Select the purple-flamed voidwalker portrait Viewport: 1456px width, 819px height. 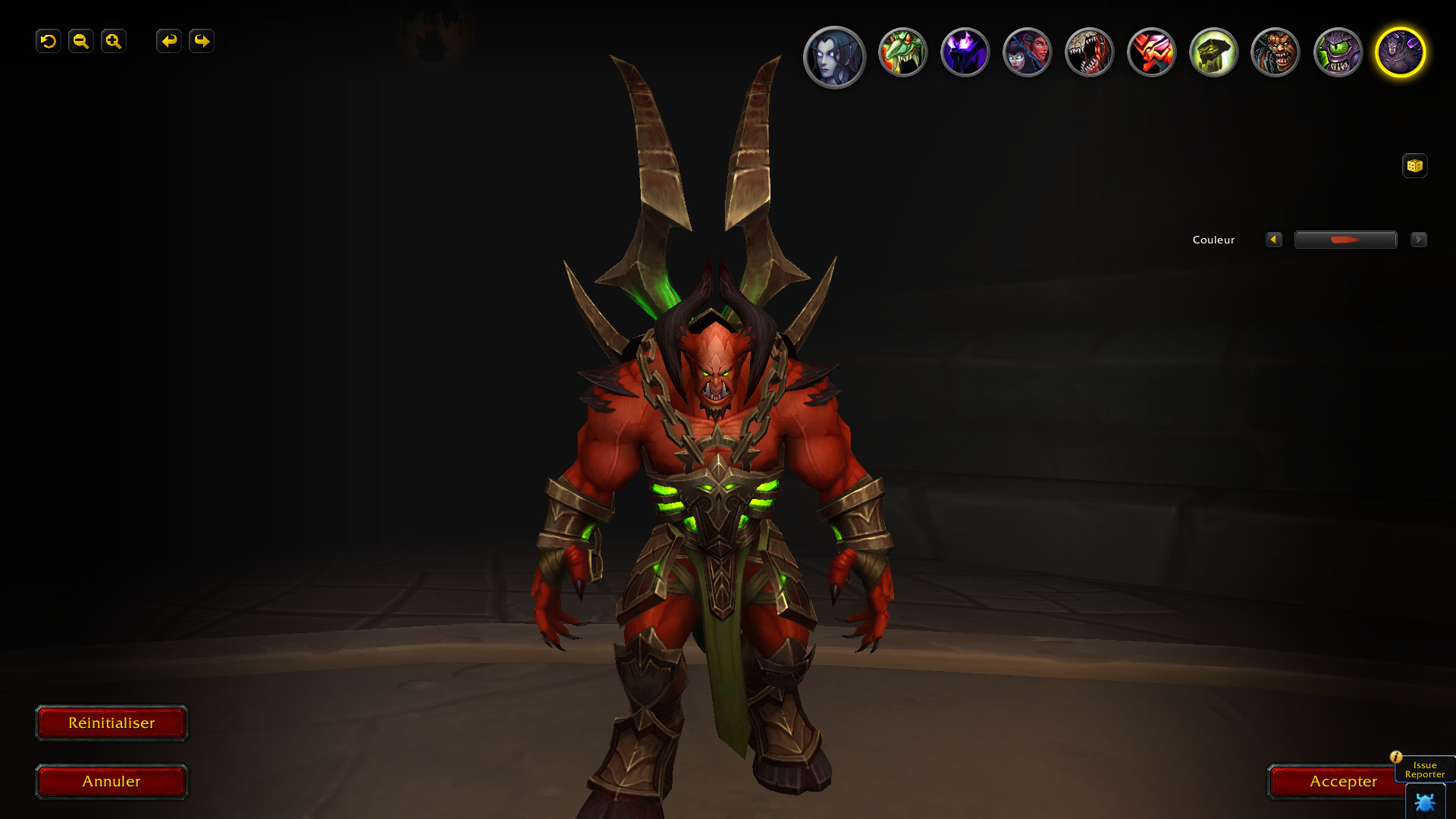click(x=965, y=53)
